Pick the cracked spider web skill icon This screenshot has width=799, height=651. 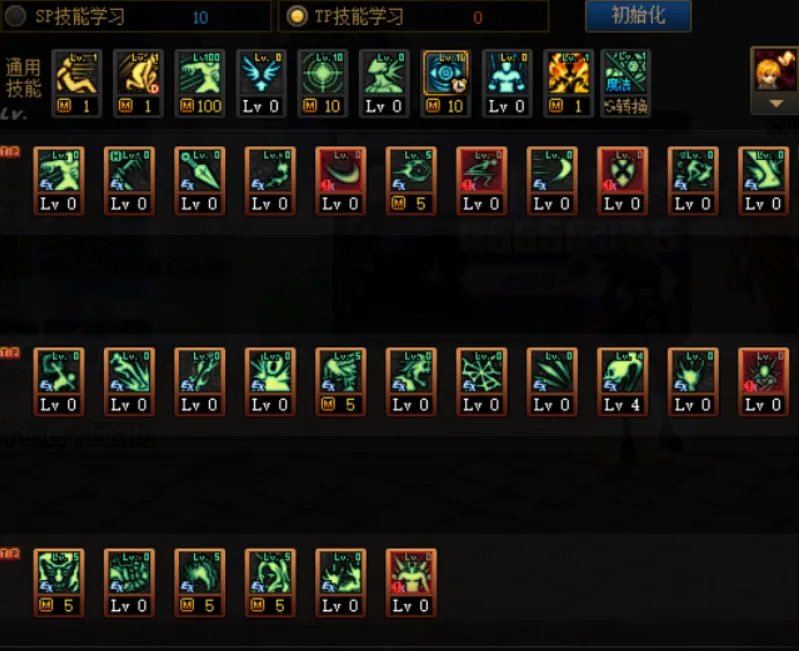[482, 372]
